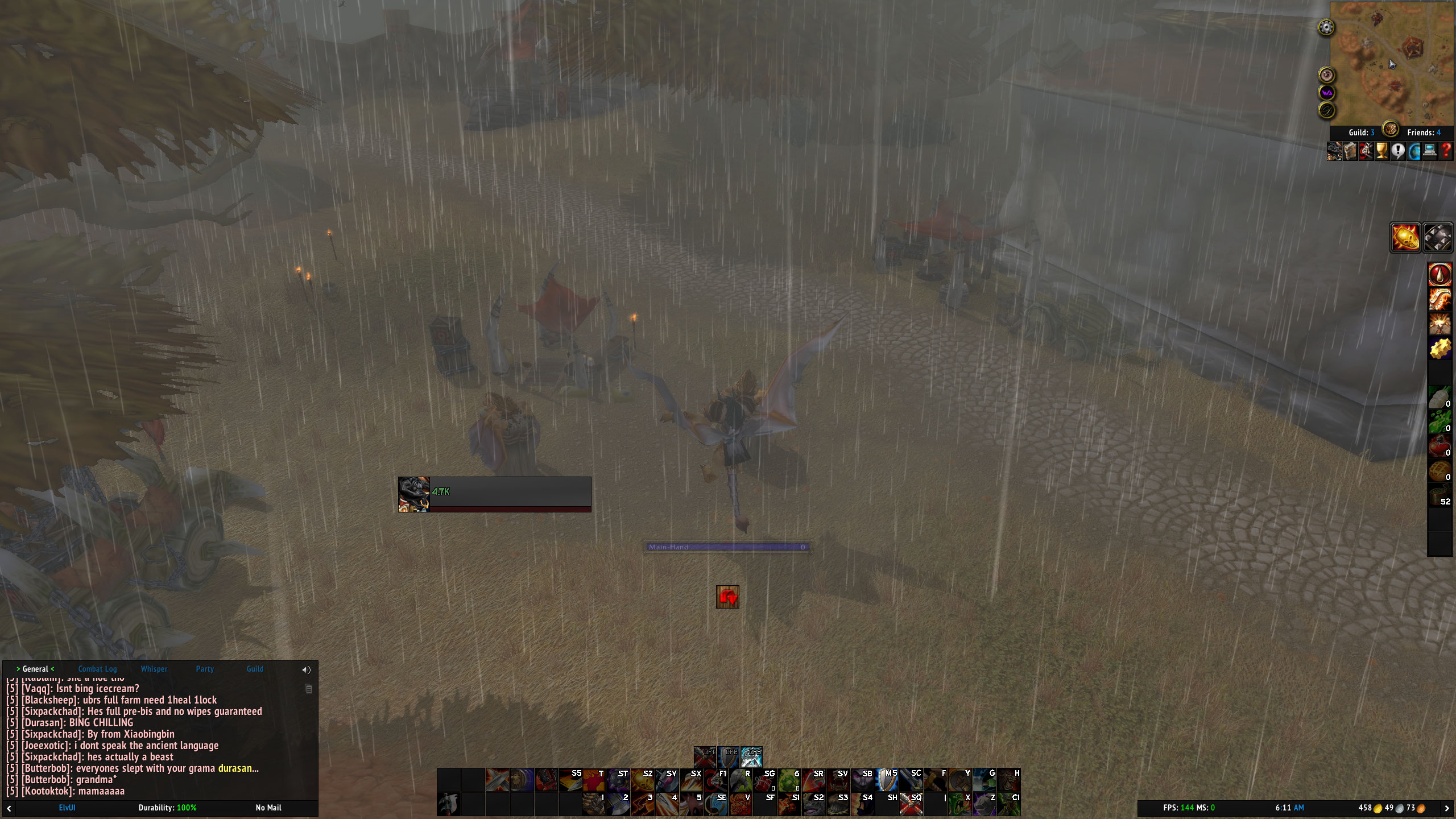Open Help via the red question mark icon
The image size is (1456, 819).
tap(1447, 151)
